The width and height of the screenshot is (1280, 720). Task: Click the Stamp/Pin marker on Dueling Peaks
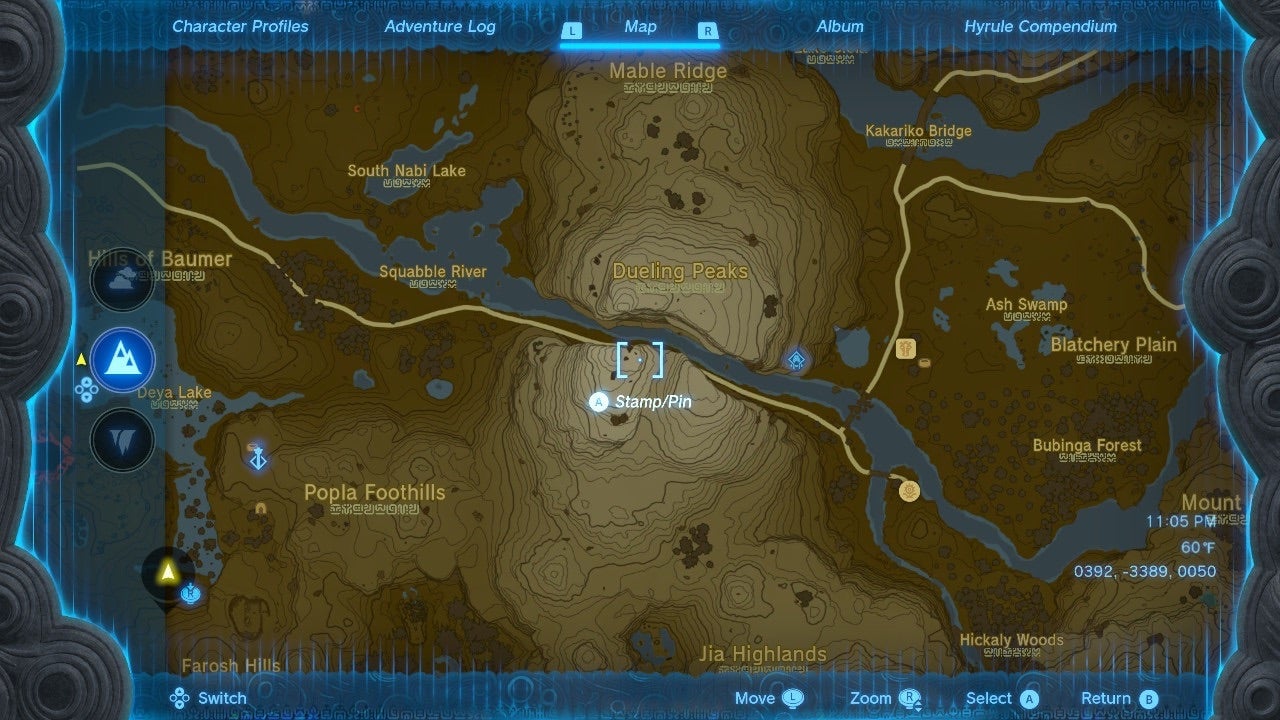click(639, 360)
